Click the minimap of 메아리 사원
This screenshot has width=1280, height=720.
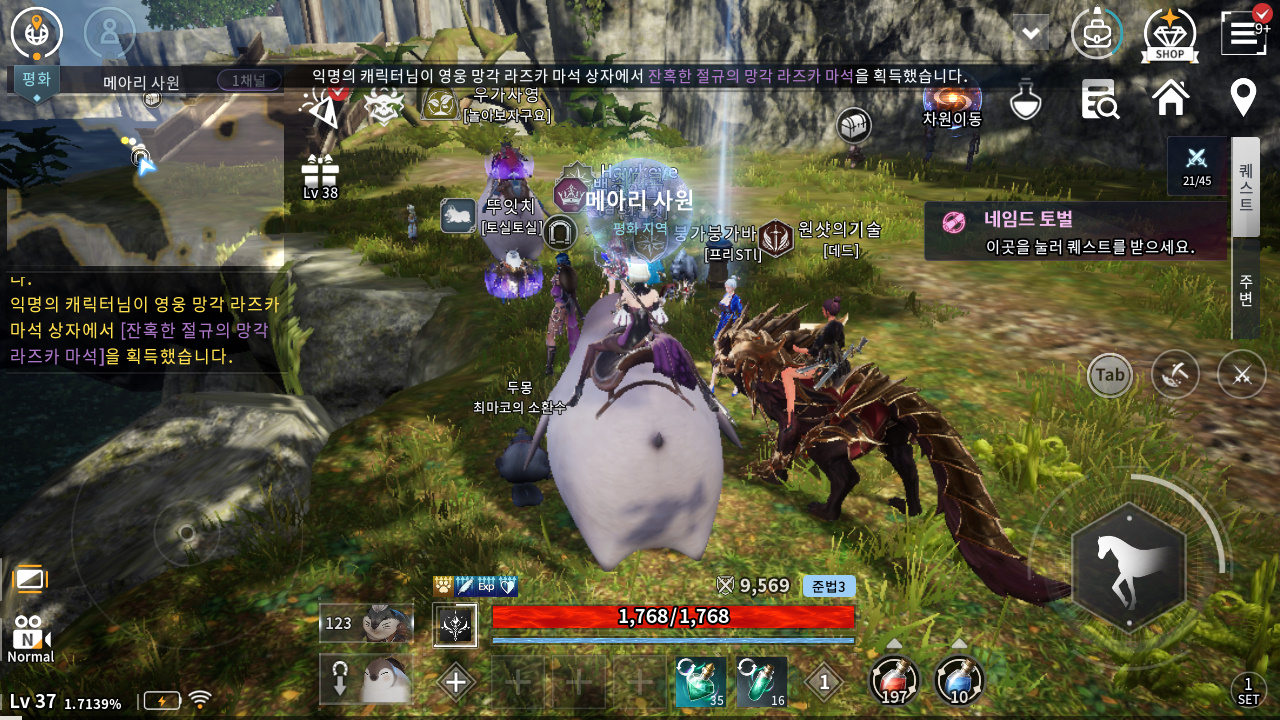(145, 180)
